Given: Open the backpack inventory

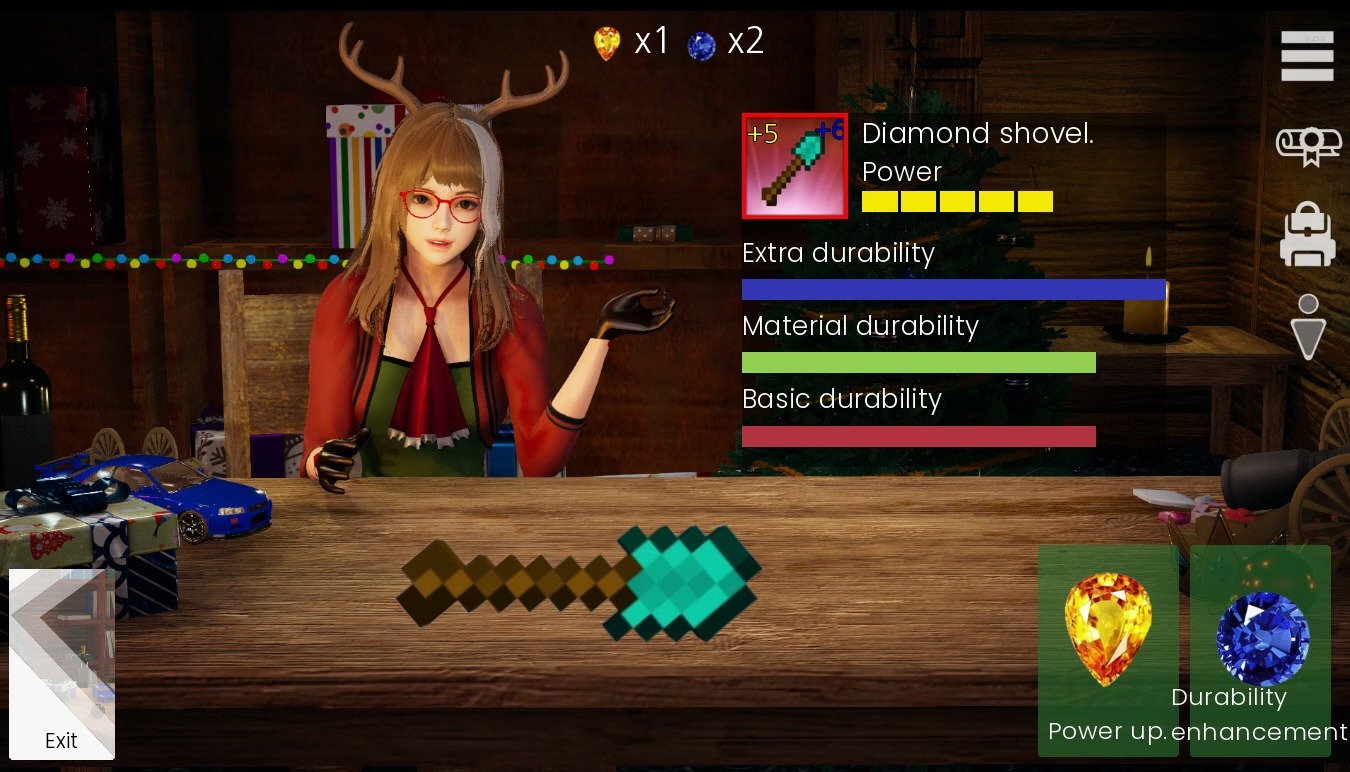Looking at the screenshot, I should click(1307, 236).
